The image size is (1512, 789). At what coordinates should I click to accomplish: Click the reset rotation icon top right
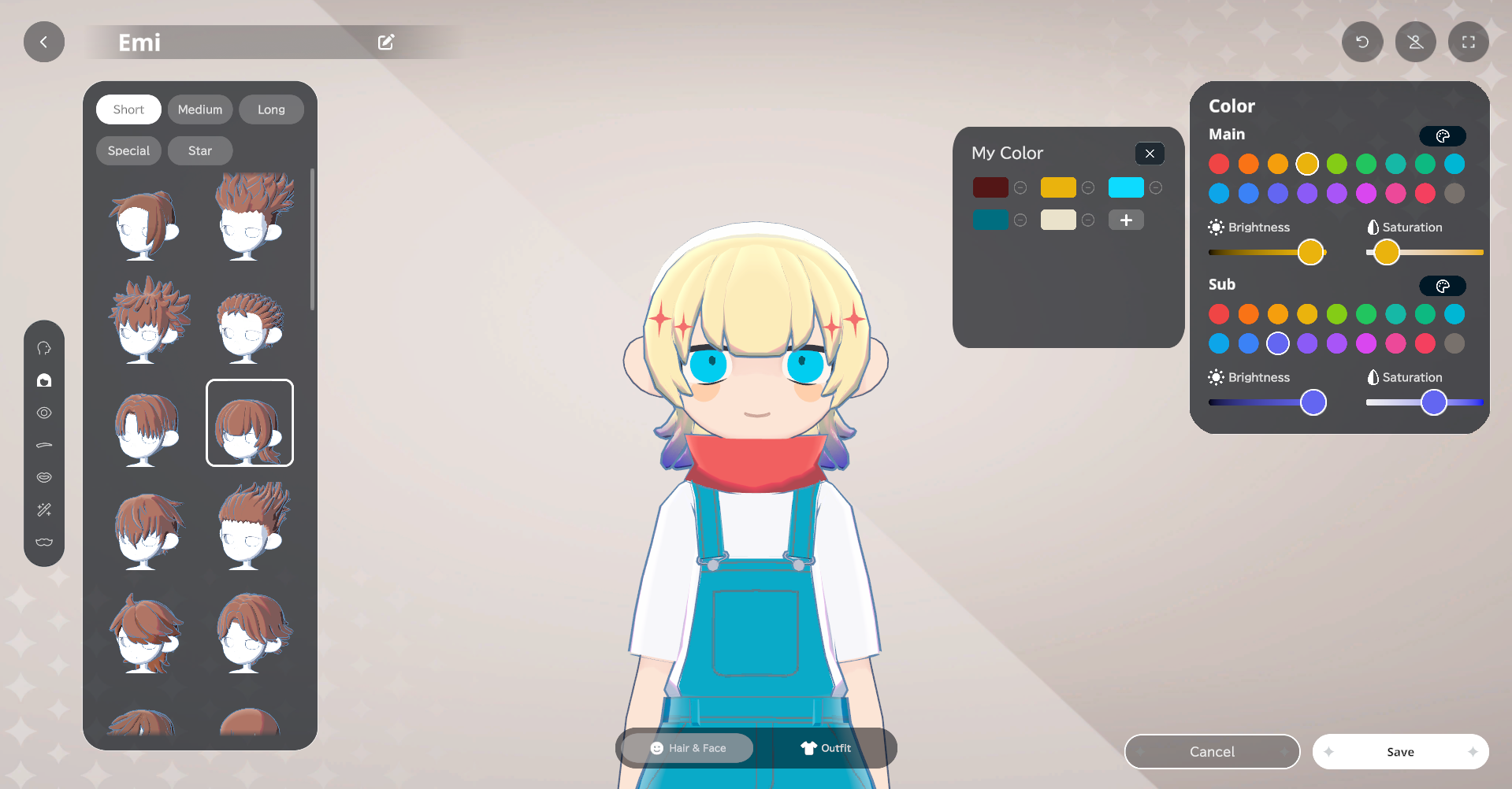tap(1362, 41)
